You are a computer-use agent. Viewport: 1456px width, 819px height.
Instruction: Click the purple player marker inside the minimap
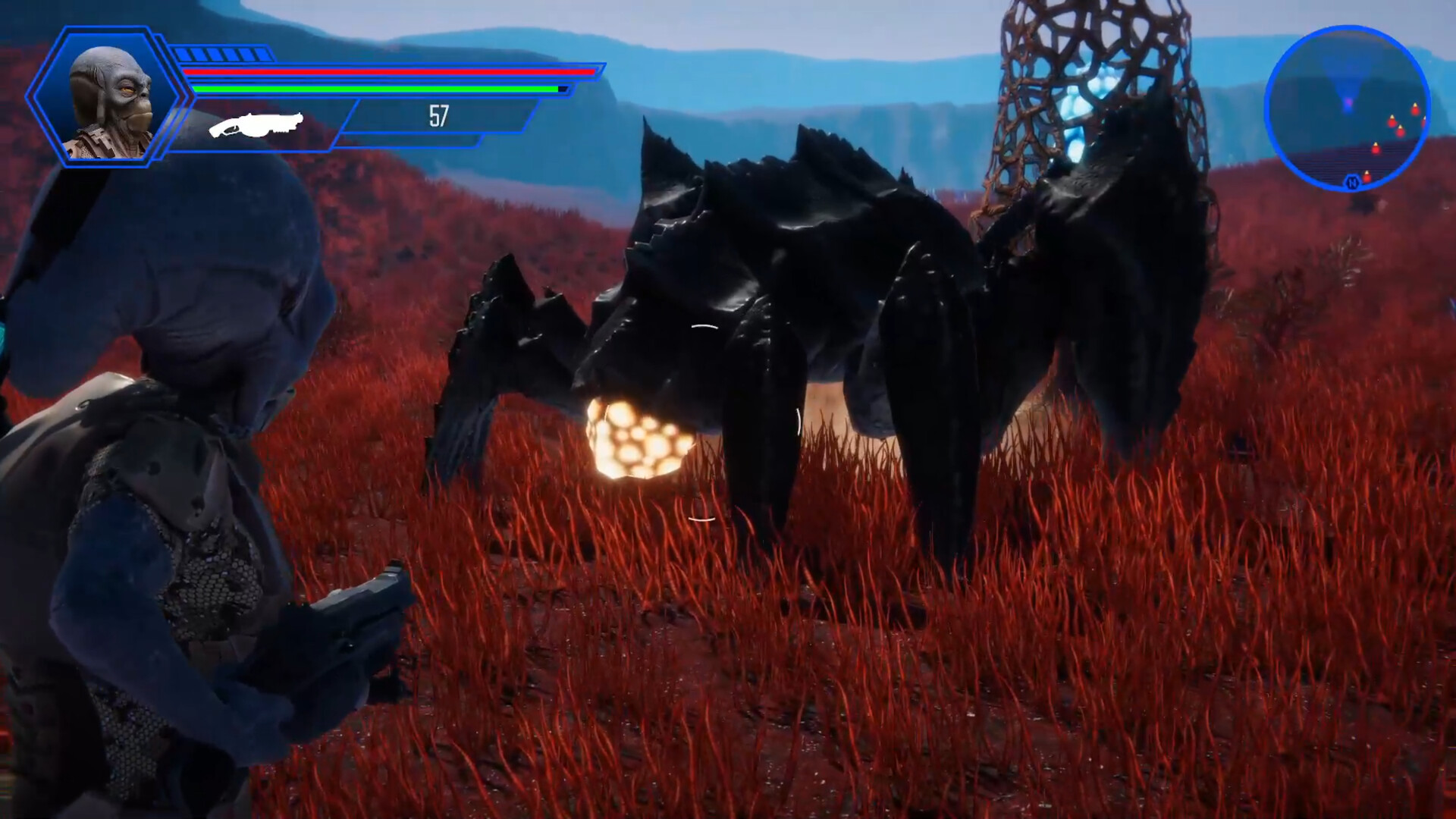tap(1348, 103)
